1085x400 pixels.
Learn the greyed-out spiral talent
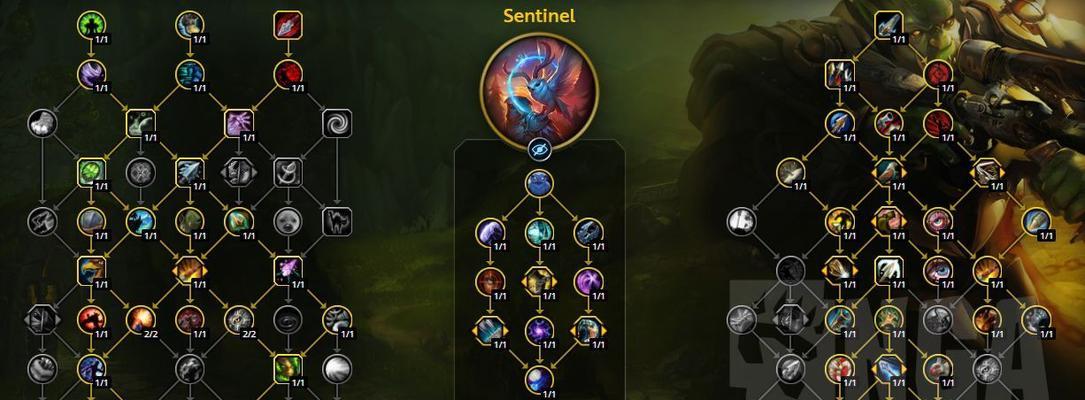337,123
